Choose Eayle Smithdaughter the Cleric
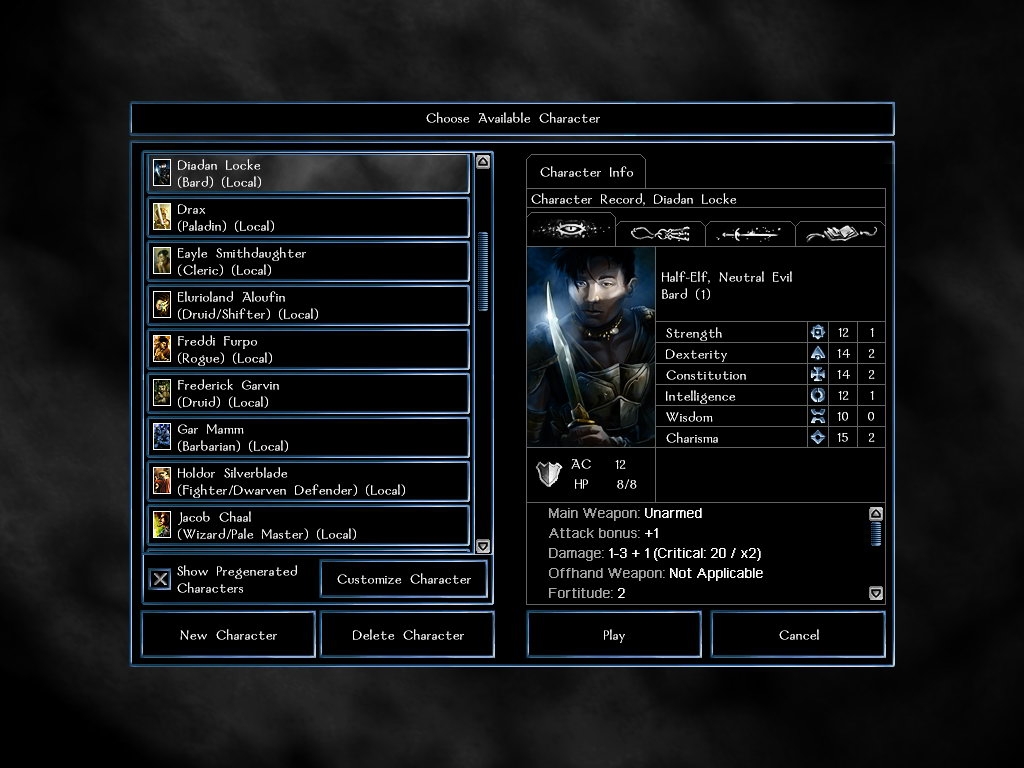Screen dimensions: 1024x768 click(x=308, y=262)
